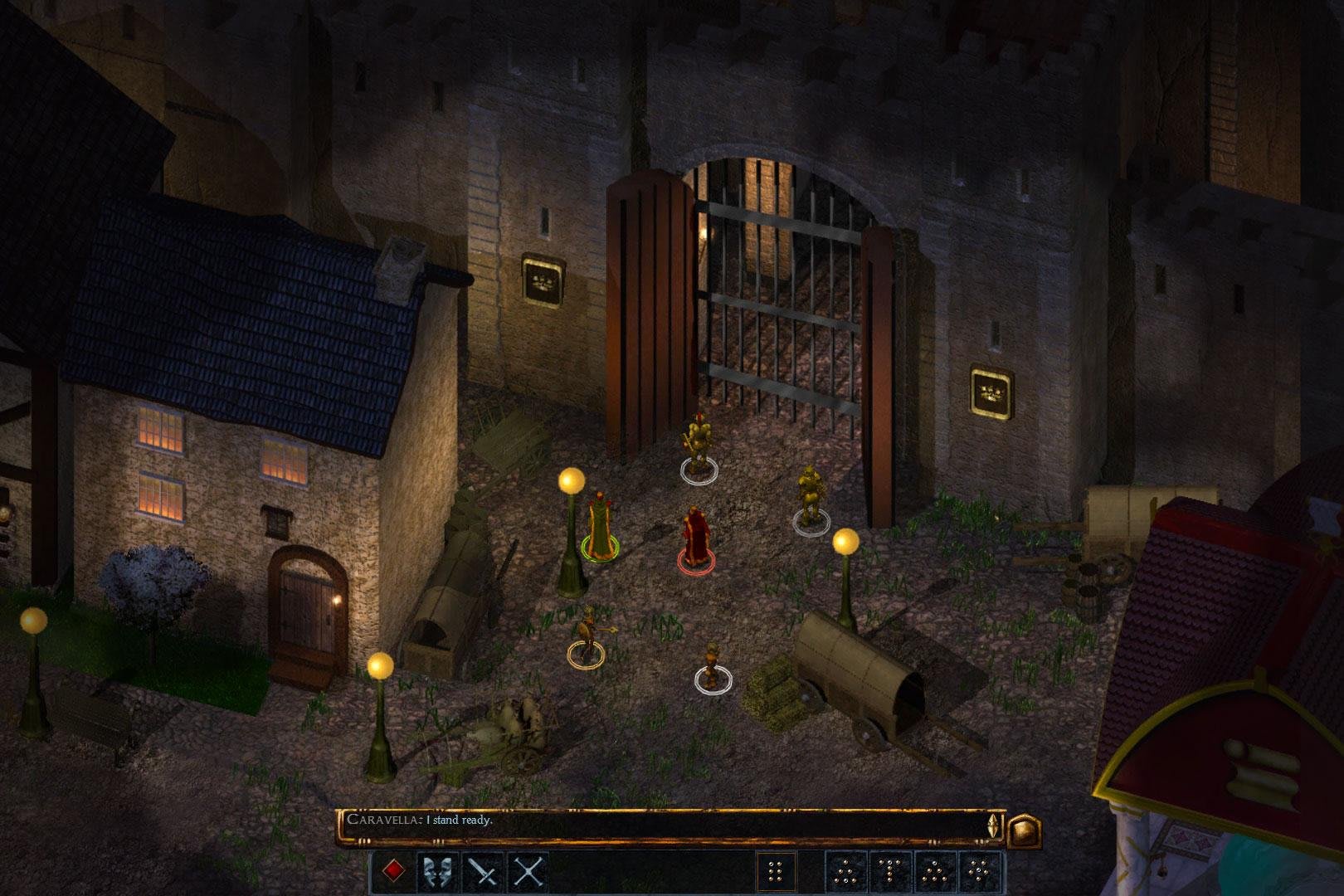The height and width of the screenshot is (896, 1344).
Task: Choose the two-column six-dot formation
Action: pos(777,872)
